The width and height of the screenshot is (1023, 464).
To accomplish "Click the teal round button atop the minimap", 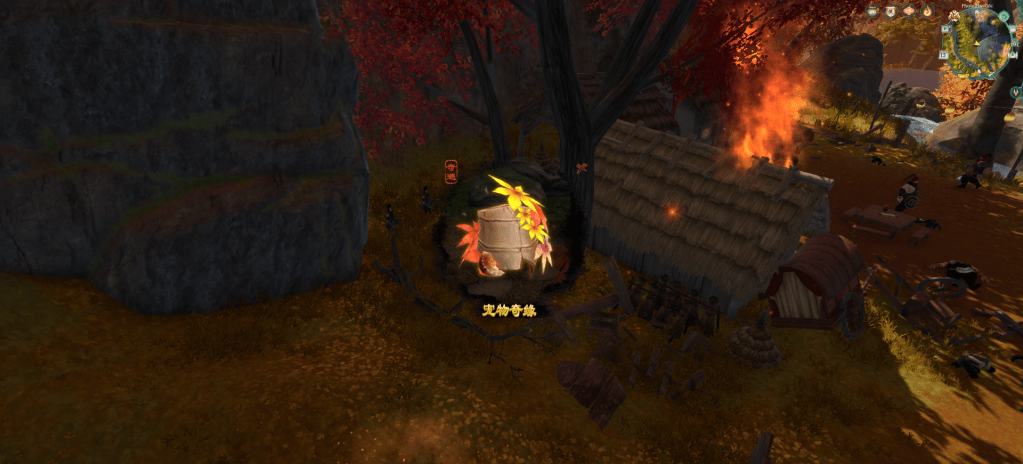I will point(1004,15).
